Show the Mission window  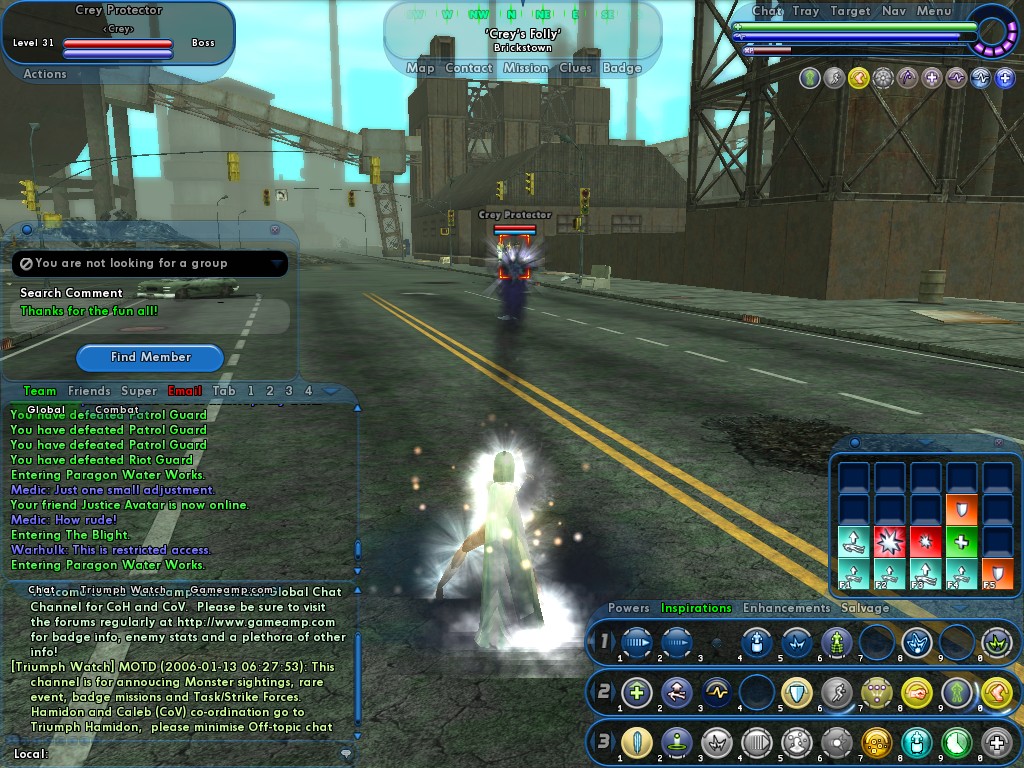point(525,68)
